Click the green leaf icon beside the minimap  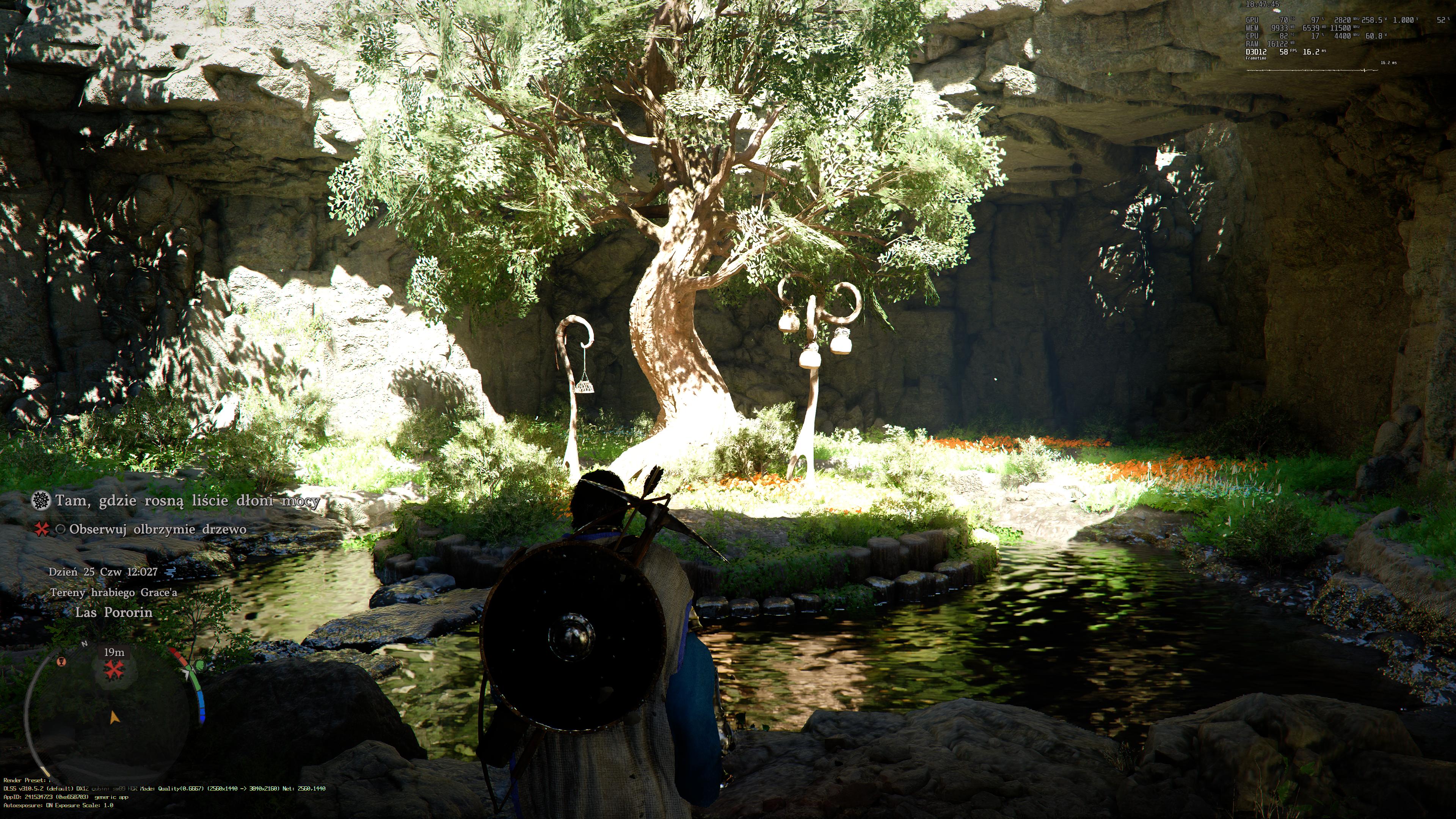pyautogui.click(x=198, y=666)
